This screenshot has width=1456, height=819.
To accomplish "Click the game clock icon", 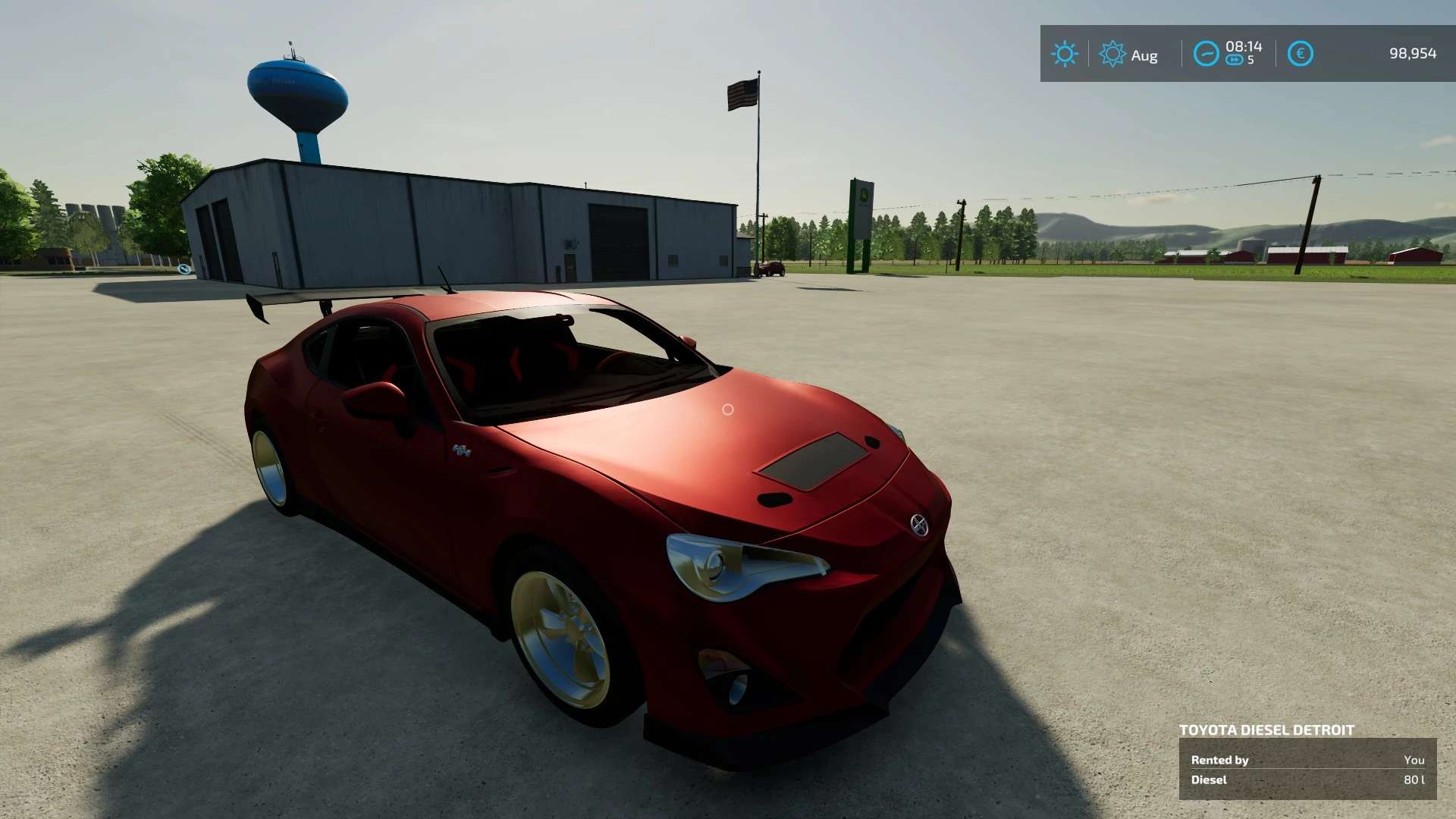I will pyautogui.click(x=1206, y=54).
